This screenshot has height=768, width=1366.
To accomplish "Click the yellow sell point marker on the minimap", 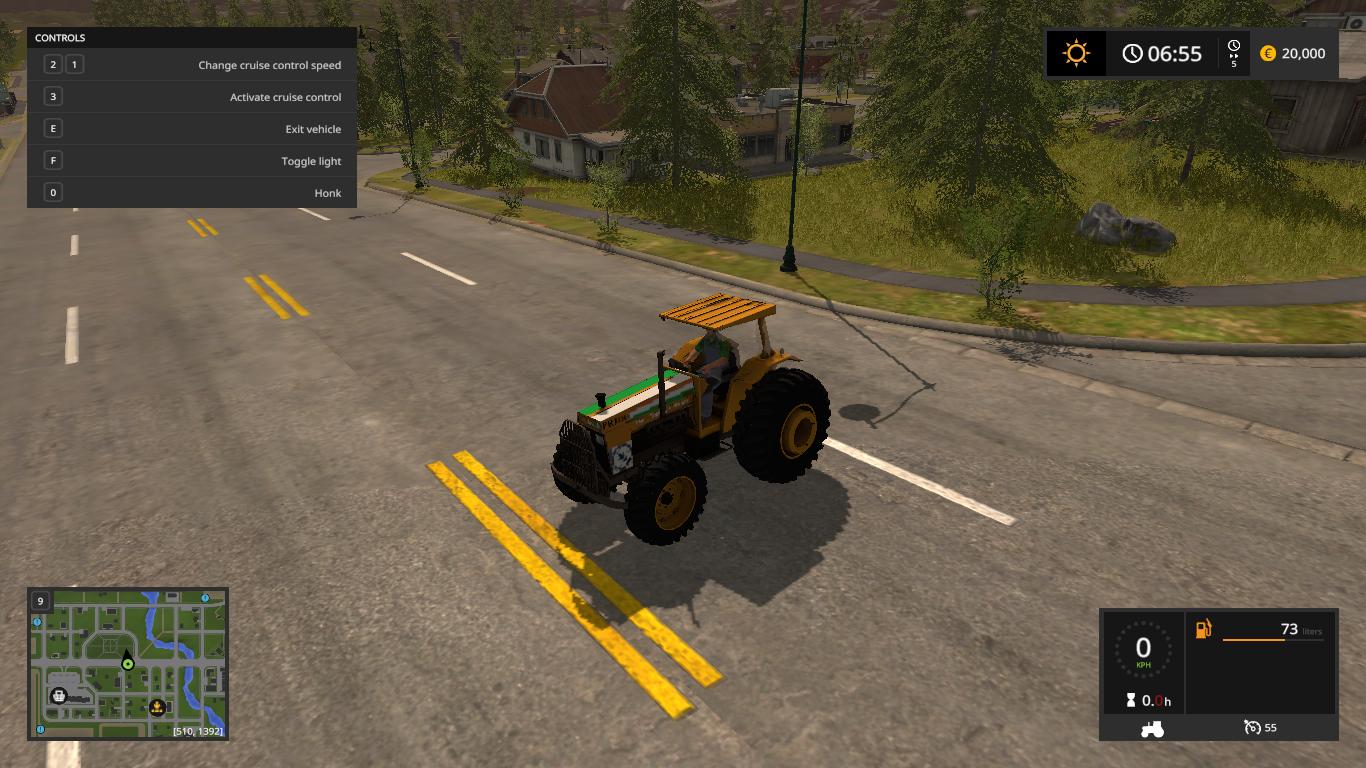I will (x=156, y=708).
